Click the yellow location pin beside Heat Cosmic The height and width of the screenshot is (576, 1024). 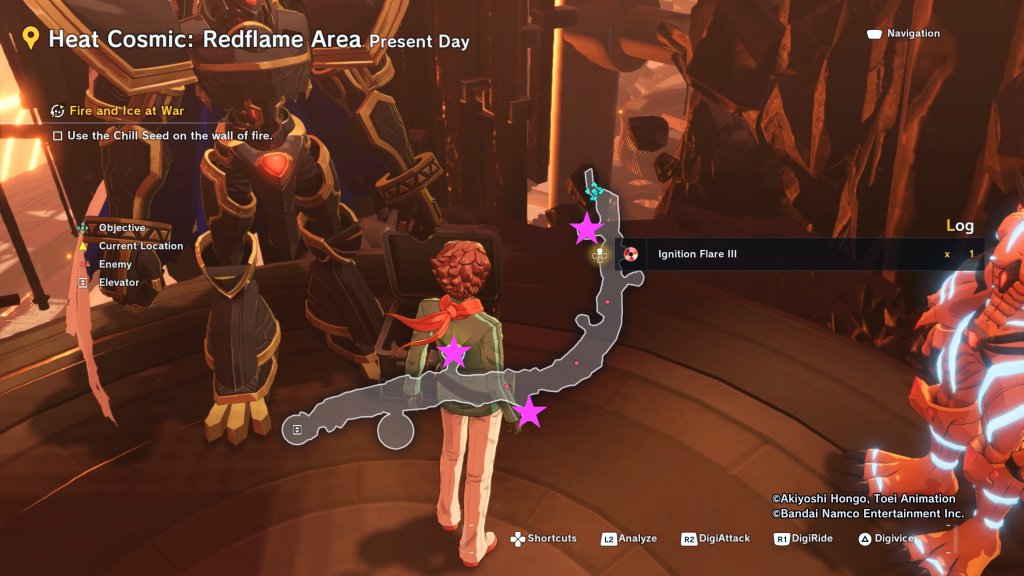(x=31, y=39)
